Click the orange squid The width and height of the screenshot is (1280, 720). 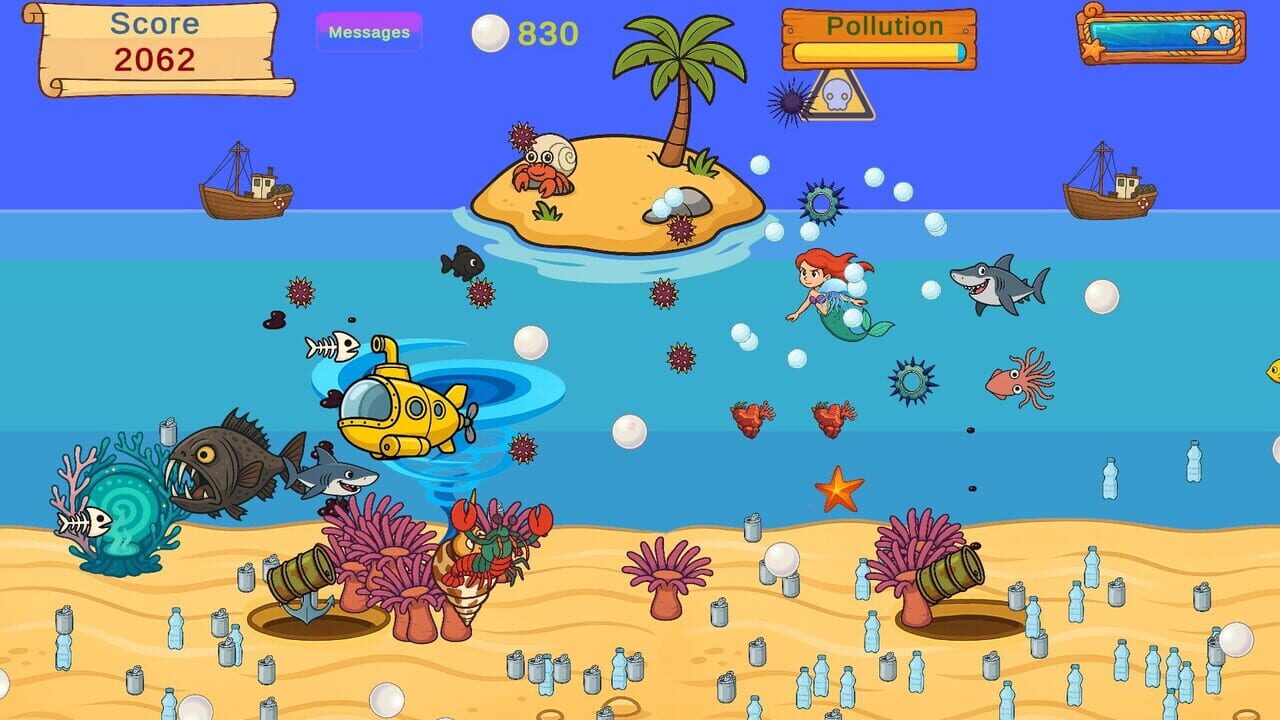(x=1015, y=380)
